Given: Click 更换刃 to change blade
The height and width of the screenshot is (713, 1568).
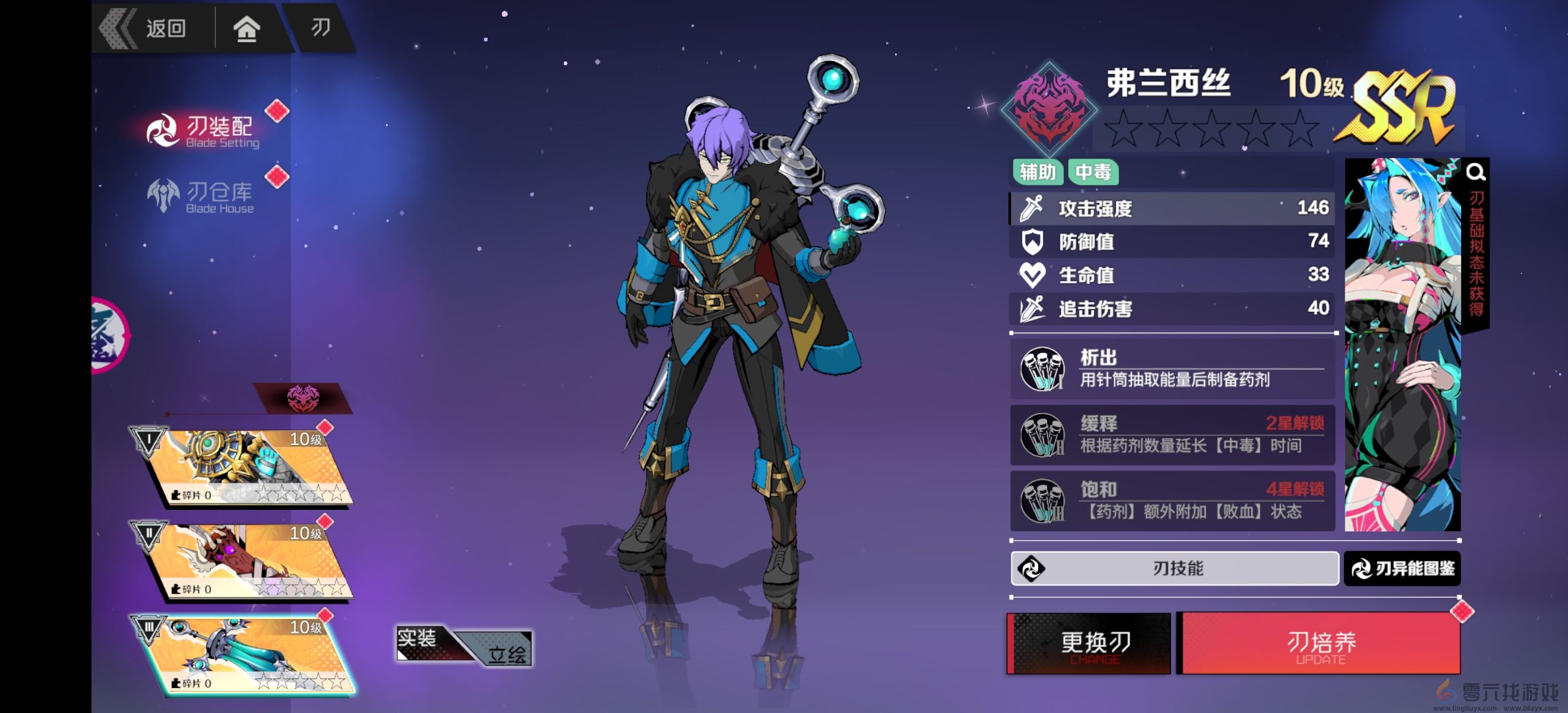Looking at the screenshot, I should pyautogui.click(x=1089, y=644).
